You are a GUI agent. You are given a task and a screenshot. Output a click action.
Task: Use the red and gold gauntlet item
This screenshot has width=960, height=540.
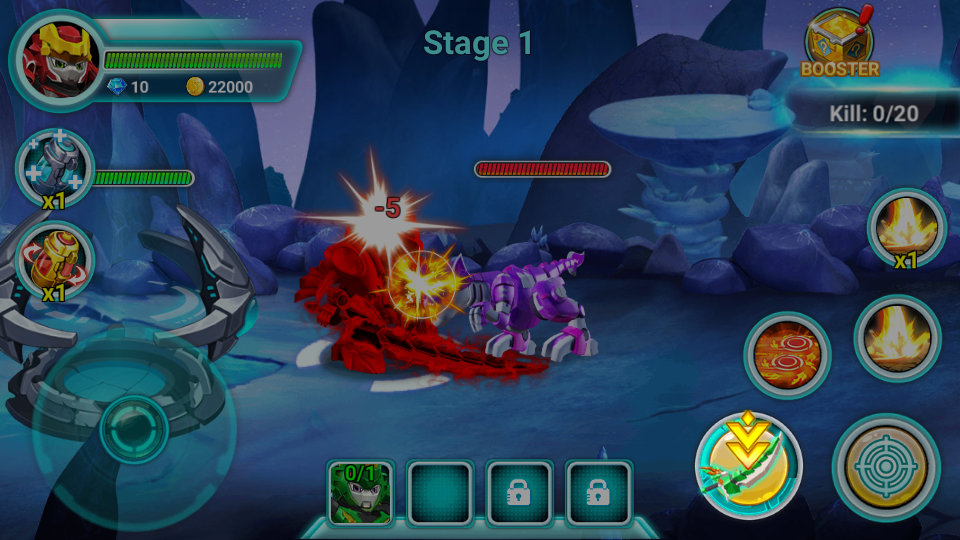(x=55, y=262)
